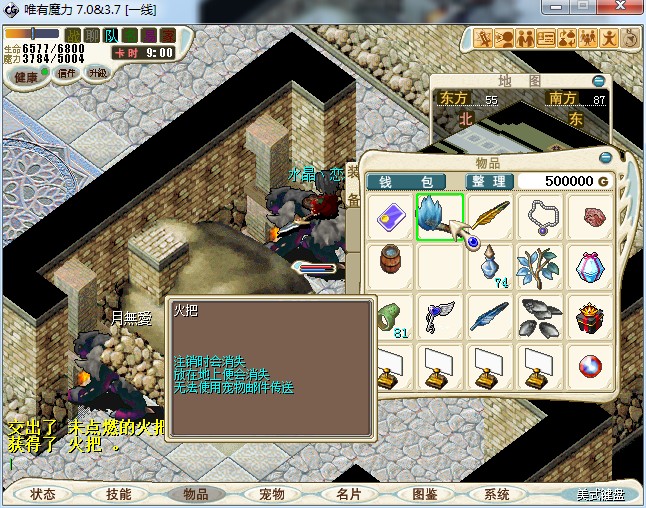Open the 状态 status menu
Screen dimensions: 646x508
click(43, 494)
